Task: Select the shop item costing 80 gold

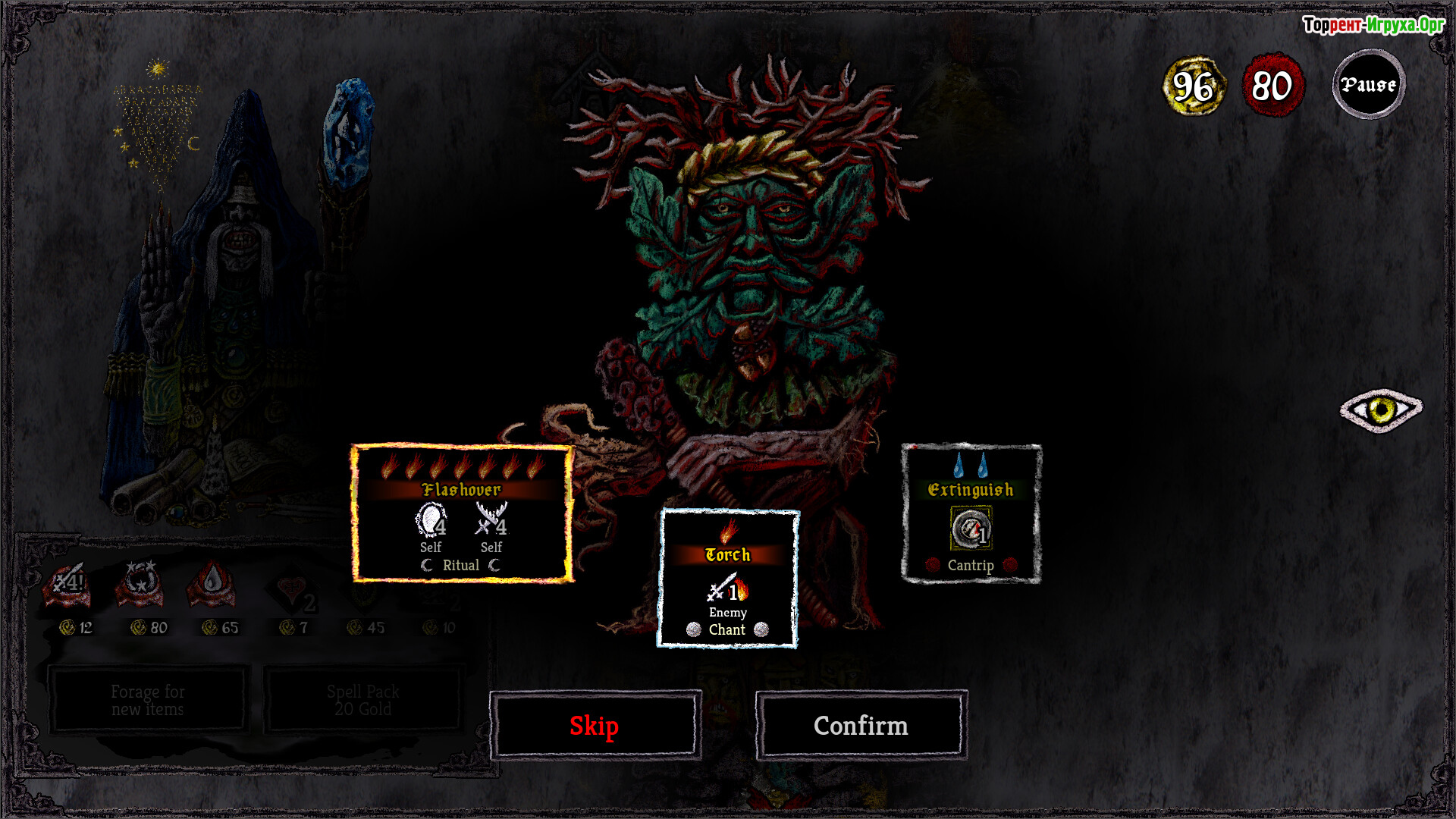Action: 140,586
